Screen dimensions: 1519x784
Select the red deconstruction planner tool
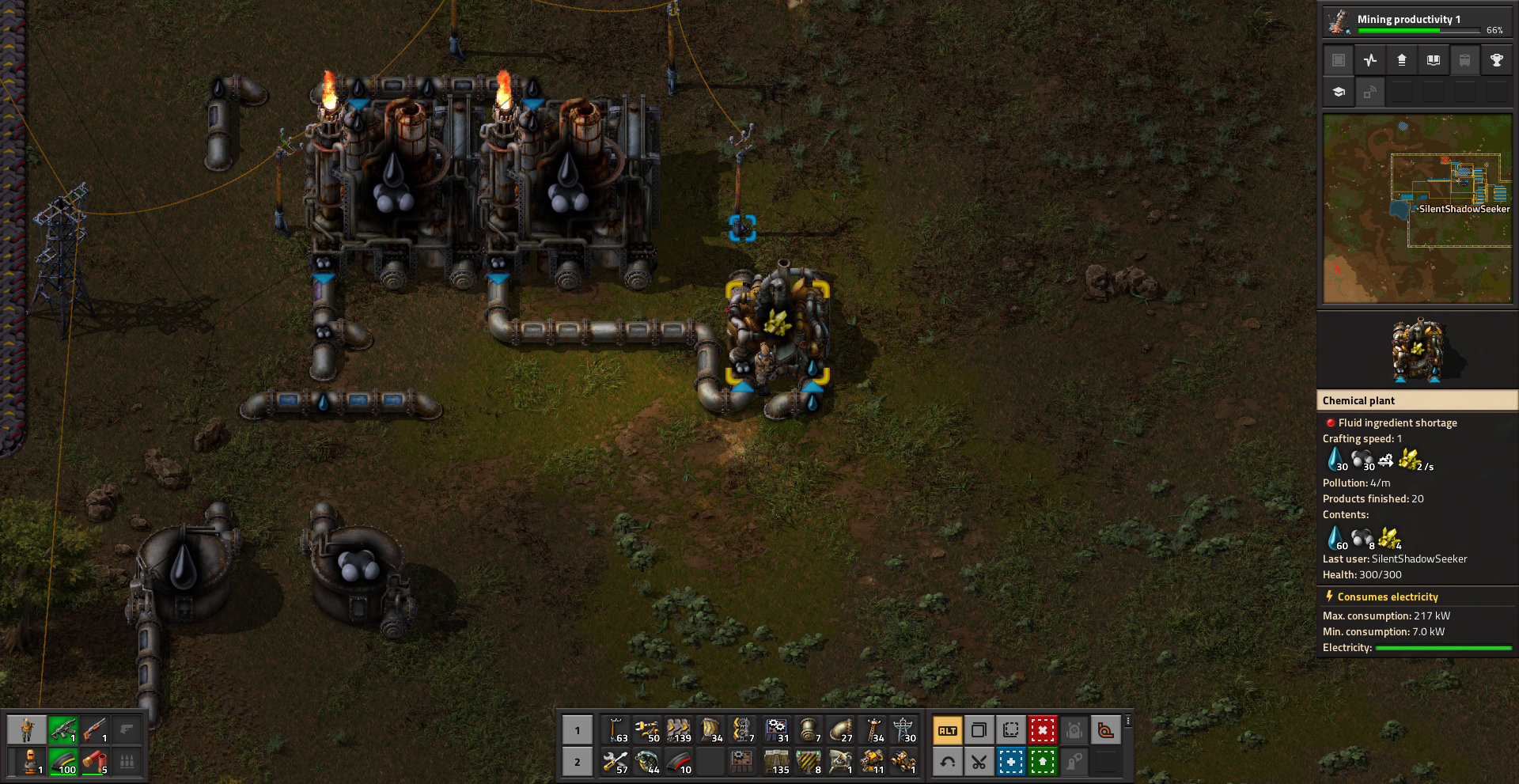pos(1043,730)
